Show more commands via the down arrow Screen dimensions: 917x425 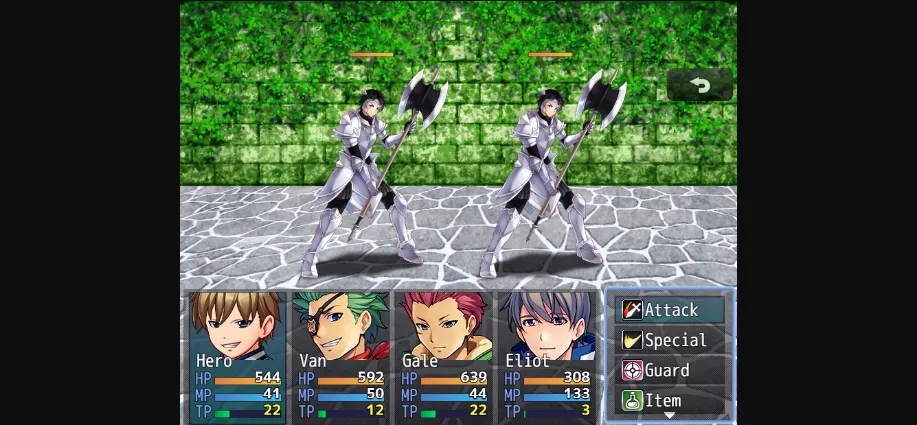(x=670, y=415)
